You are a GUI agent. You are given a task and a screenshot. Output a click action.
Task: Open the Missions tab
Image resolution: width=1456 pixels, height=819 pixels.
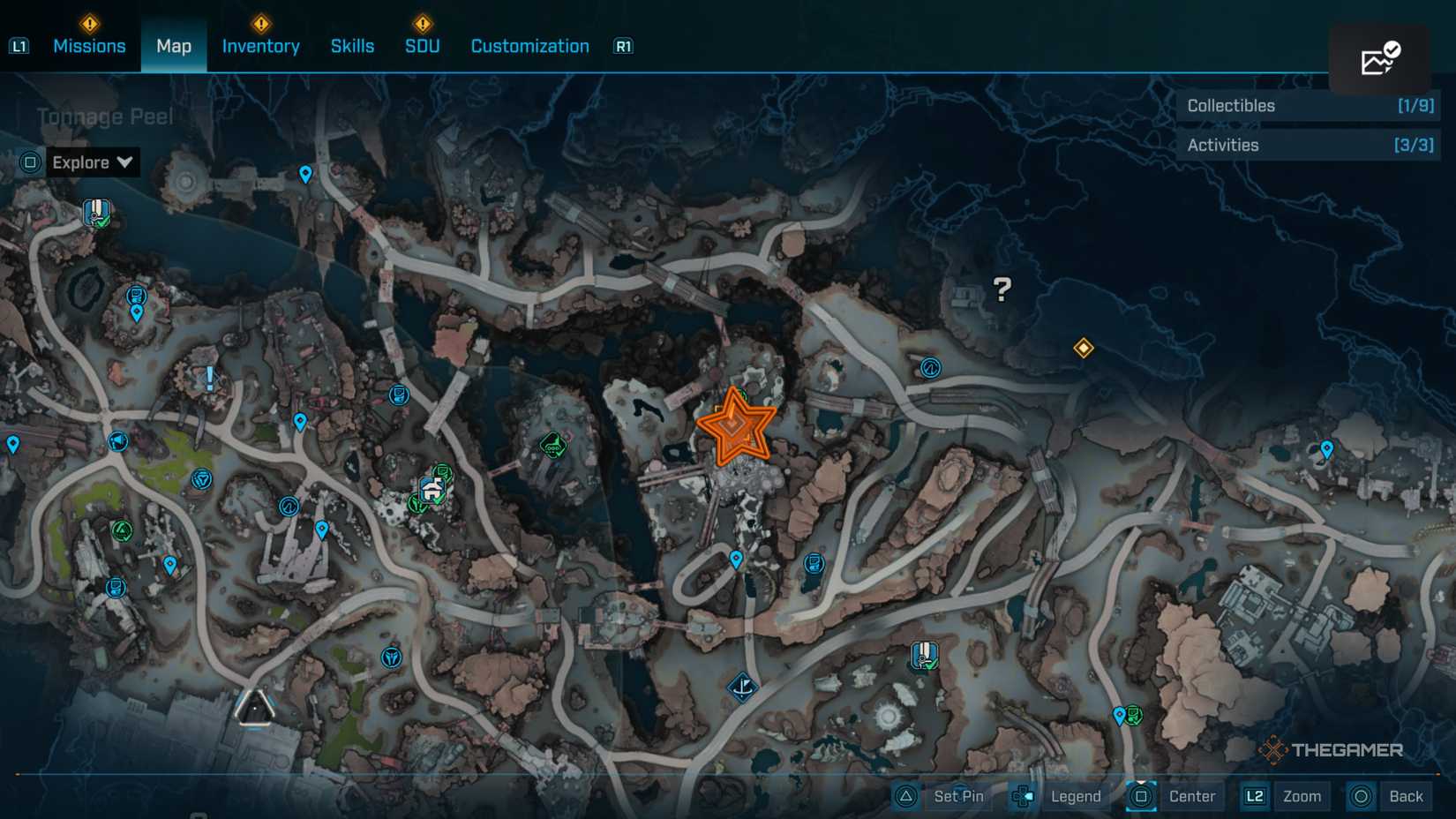(x=89, y=46)
